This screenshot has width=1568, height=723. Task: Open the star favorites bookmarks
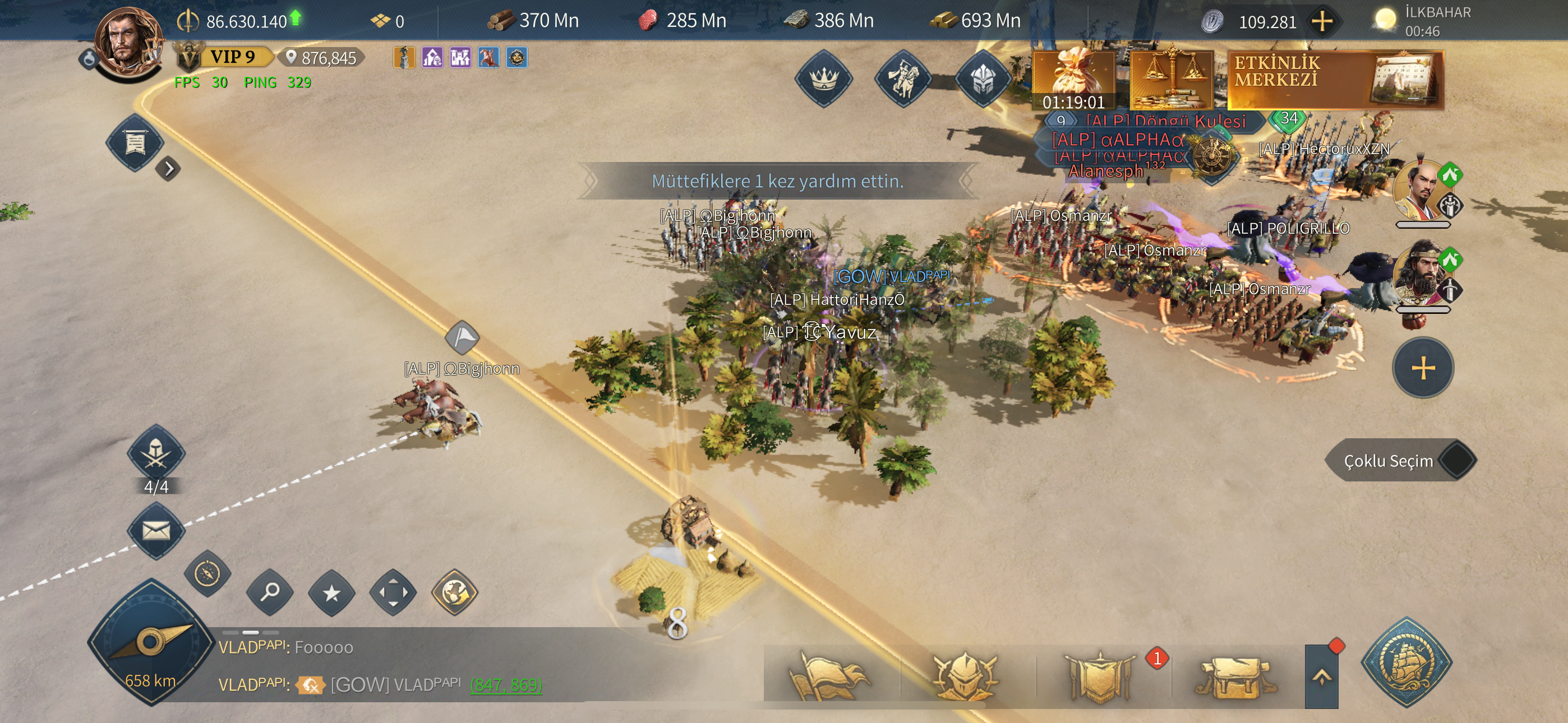click(x=331, y=592)
